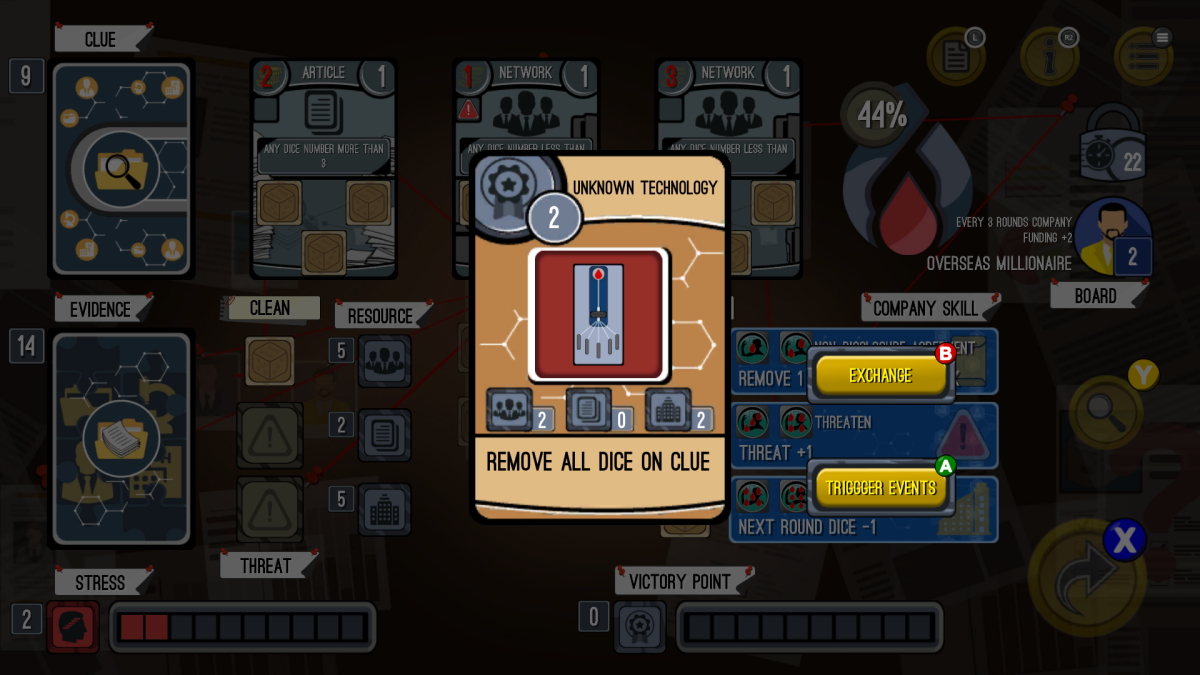Open the document notes icon
The width and height of the screenshot is (1200, 675).
point(956,57)
